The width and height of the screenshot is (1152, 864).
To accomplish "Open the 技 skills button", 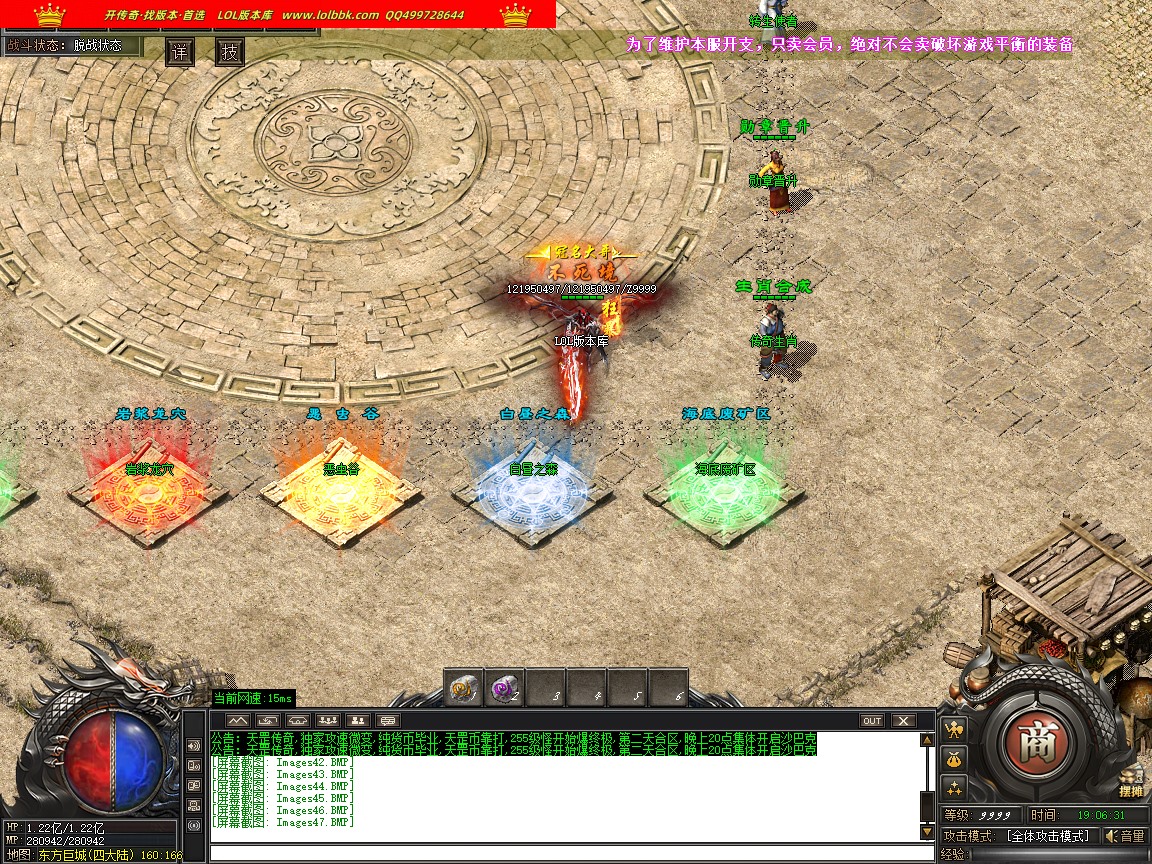I will [230, 52].
